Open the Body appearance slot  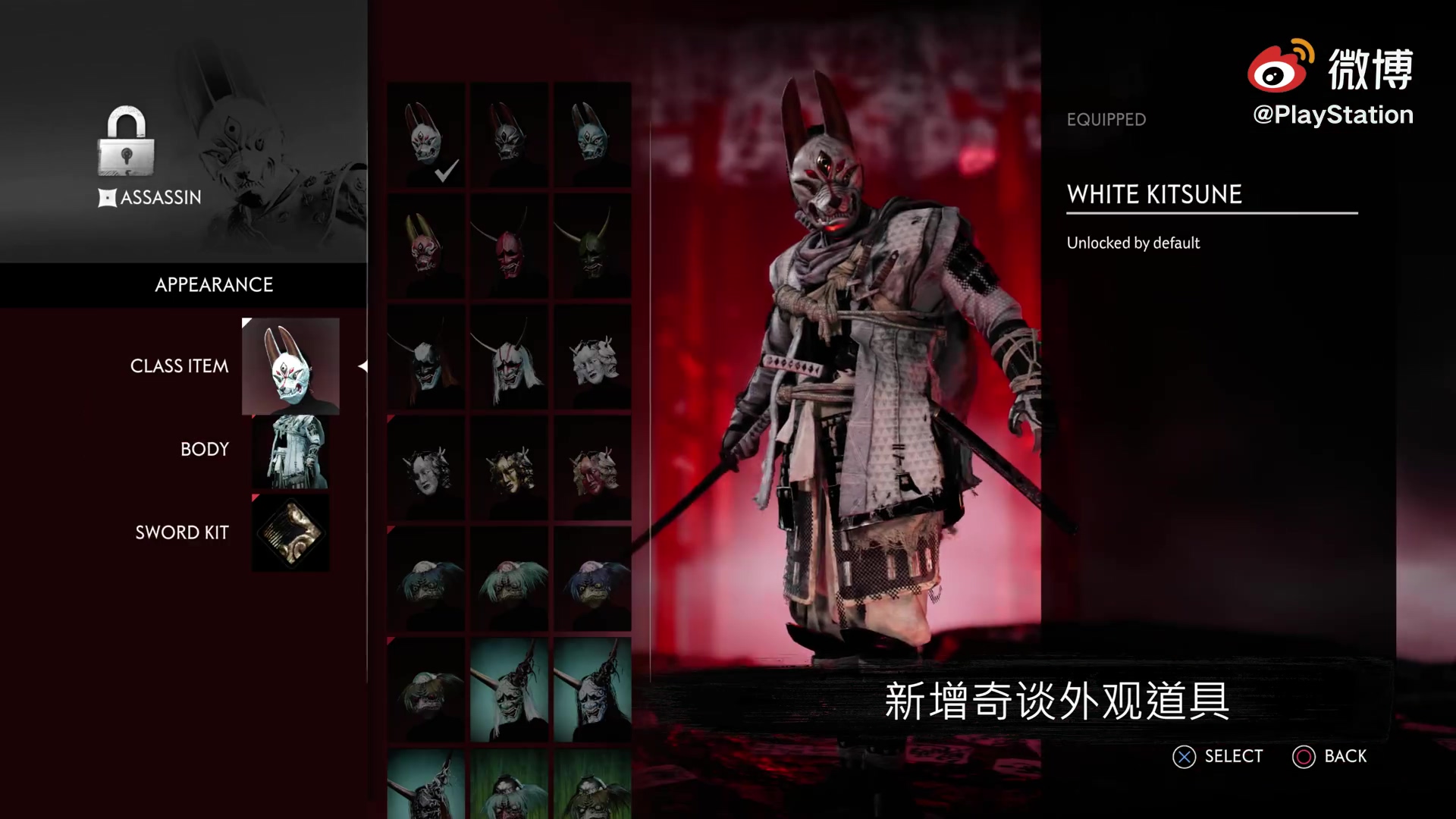pos(290,451)
